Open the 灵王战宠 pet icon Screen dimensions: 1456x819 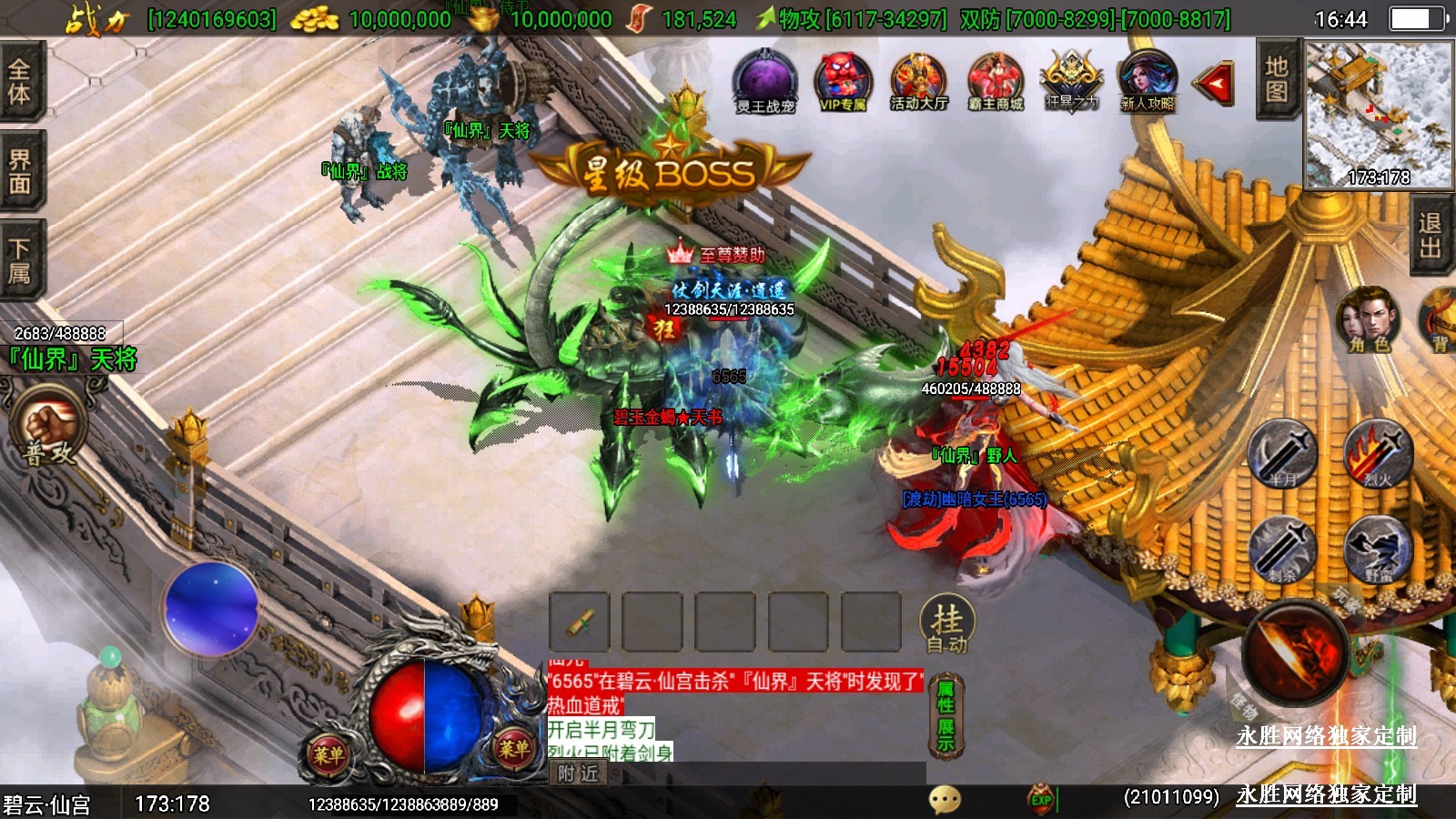coord(765,80)
